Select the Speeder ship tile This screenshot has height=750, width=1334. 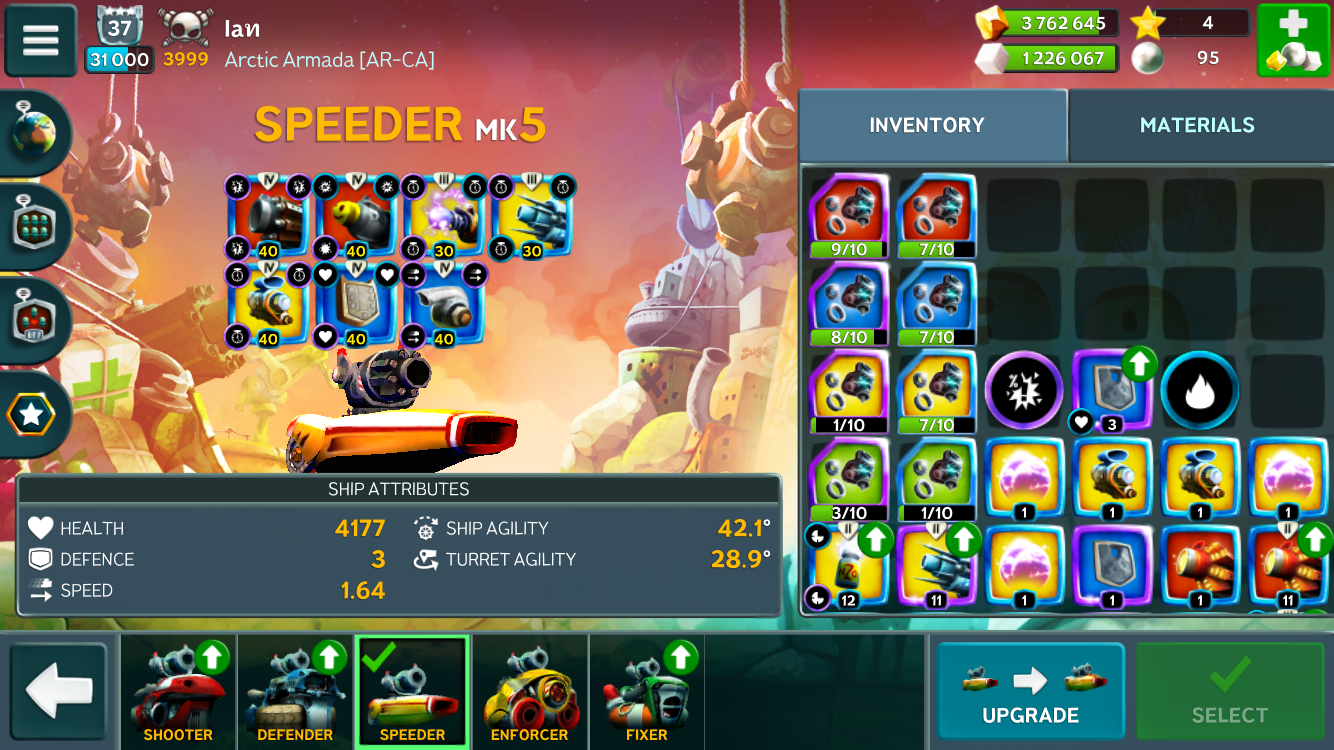tap(412, 692)
